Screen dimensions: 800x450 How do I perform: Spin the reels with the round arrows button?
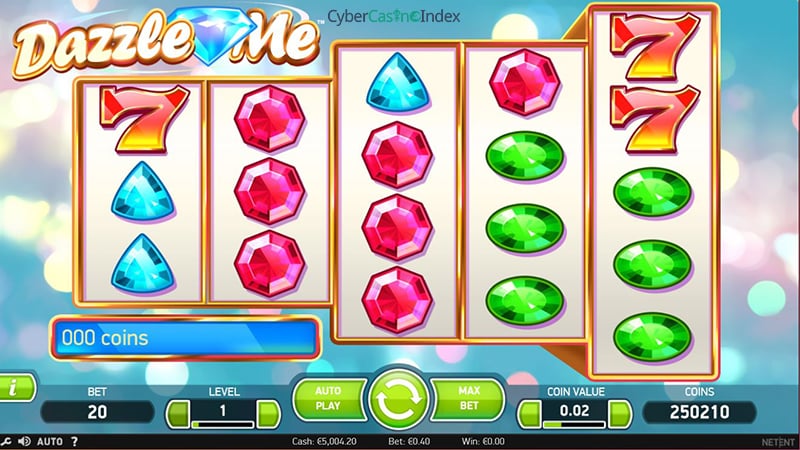(x=399, y=401)
